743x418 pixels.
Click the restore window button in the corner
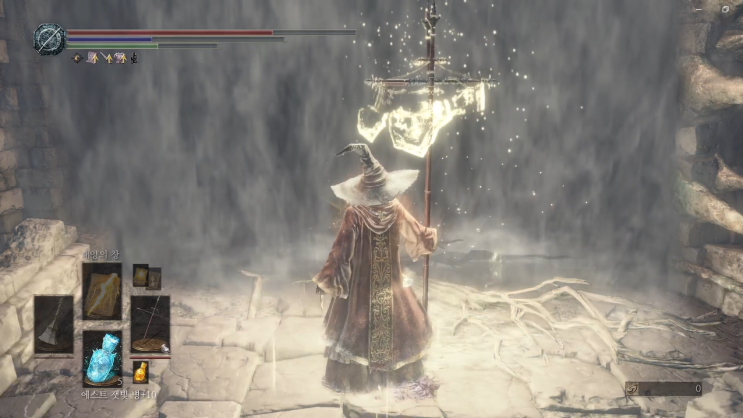click(725, 8)
